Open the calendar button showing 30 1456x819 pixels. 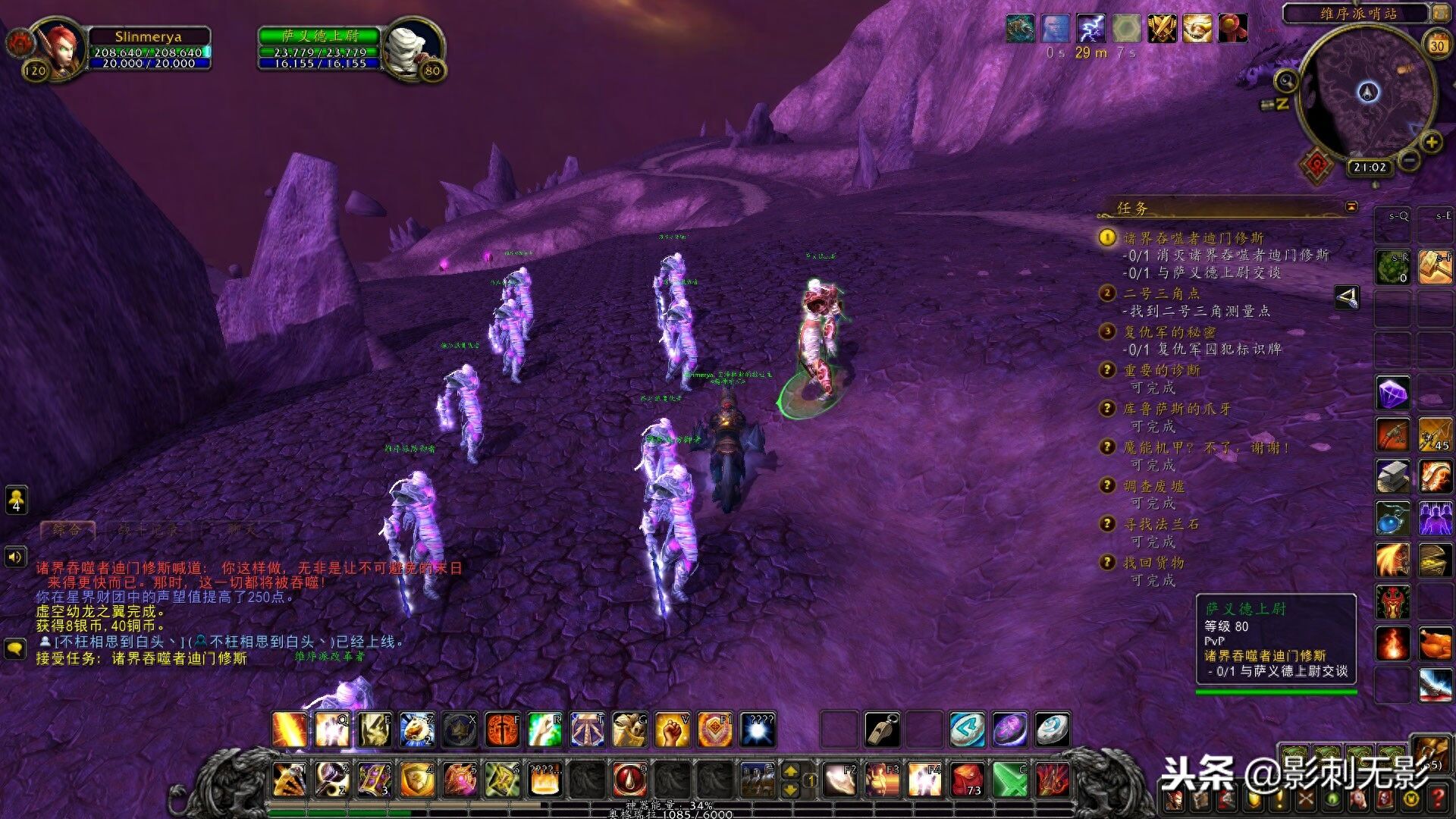[x=1436, y=45]
